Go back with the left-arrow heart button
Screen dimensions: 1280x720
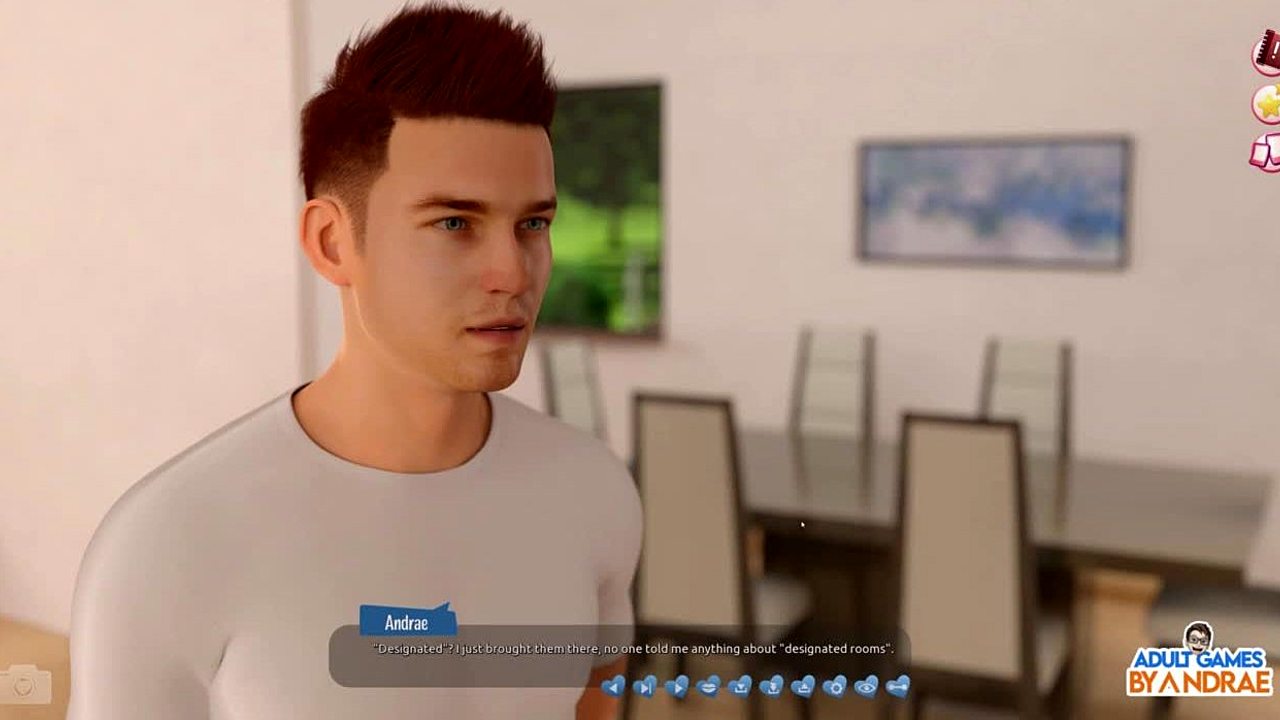click(x=613, y=685)
